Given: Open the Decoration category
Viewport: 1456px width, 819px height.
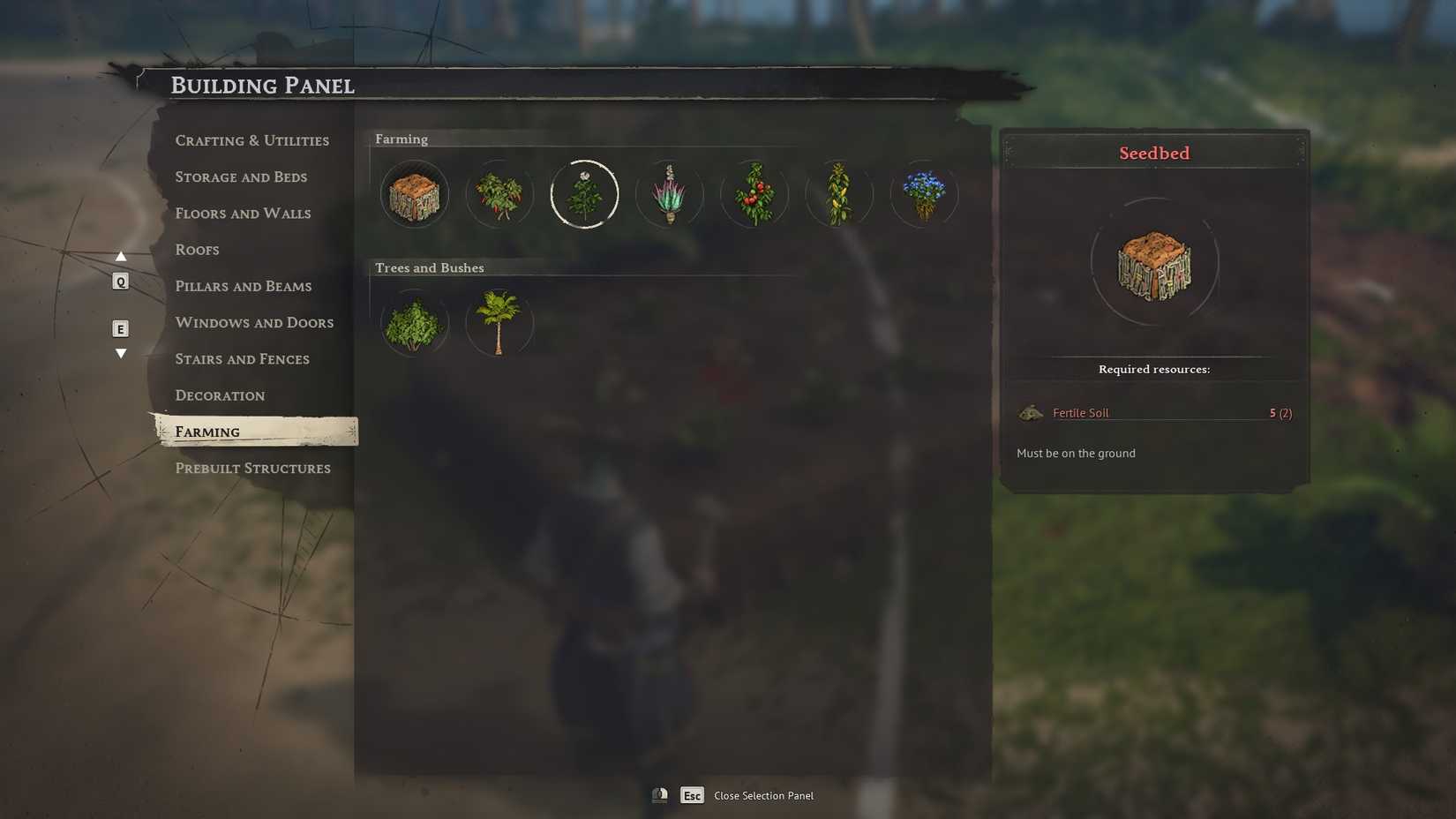Looking at the screenshot, I should click(x=220, y=395).
